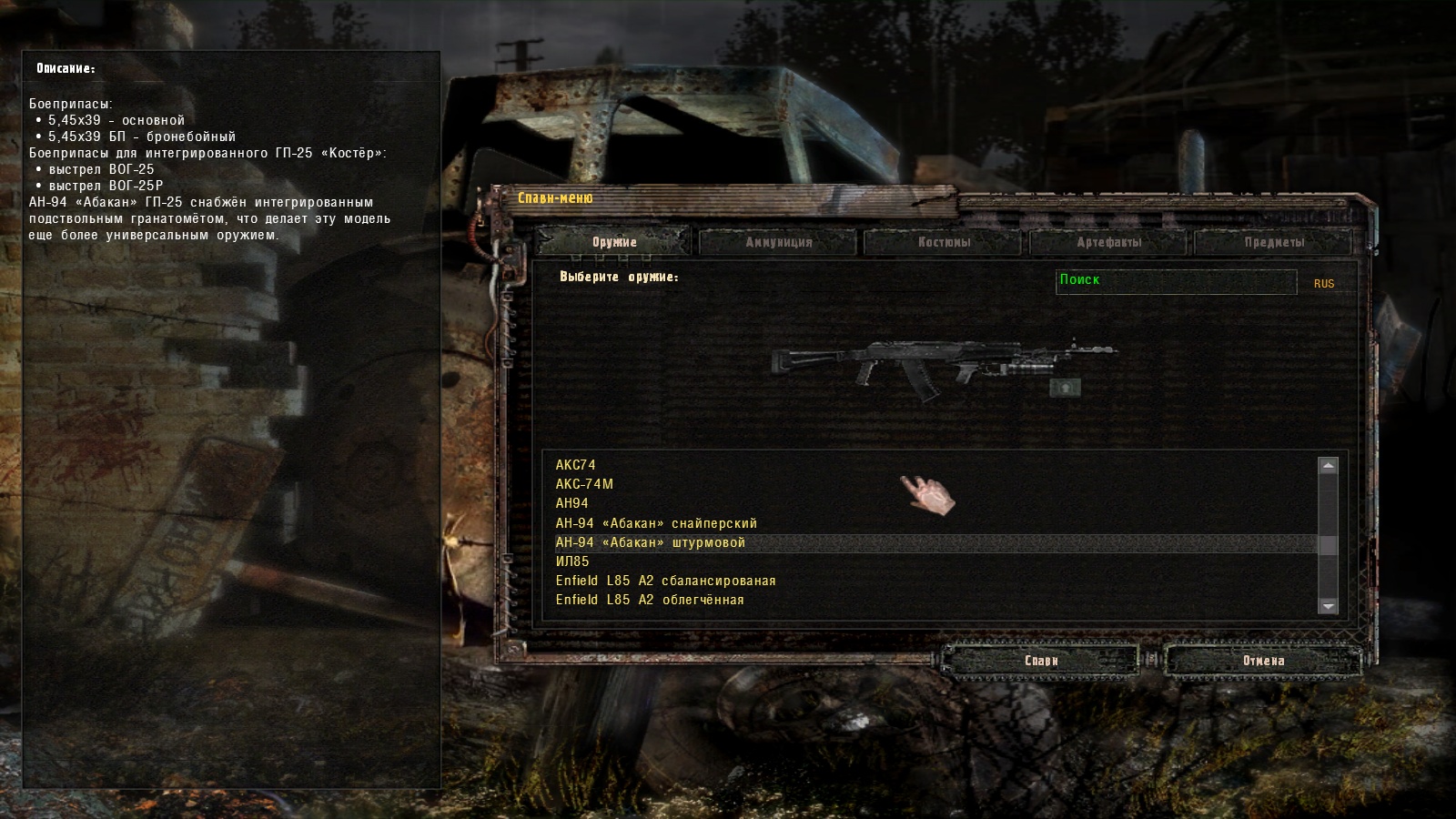Spawn the weapon with the Спавн button
Screen dimensions: 1456x819
point(1041,661)
